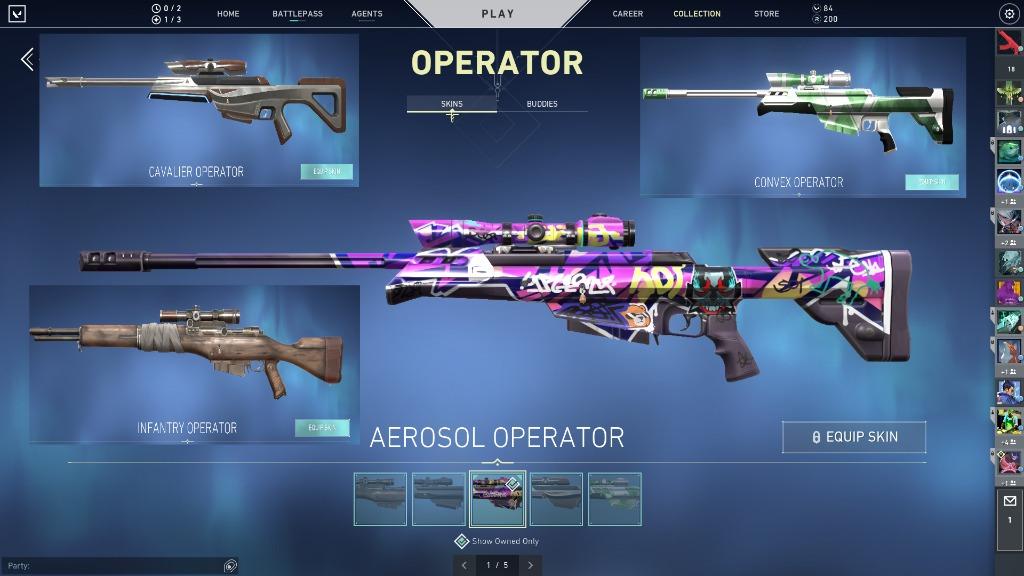Click the PLAY button
Screen dimensions: 1024x576
[x=498, y=14]
